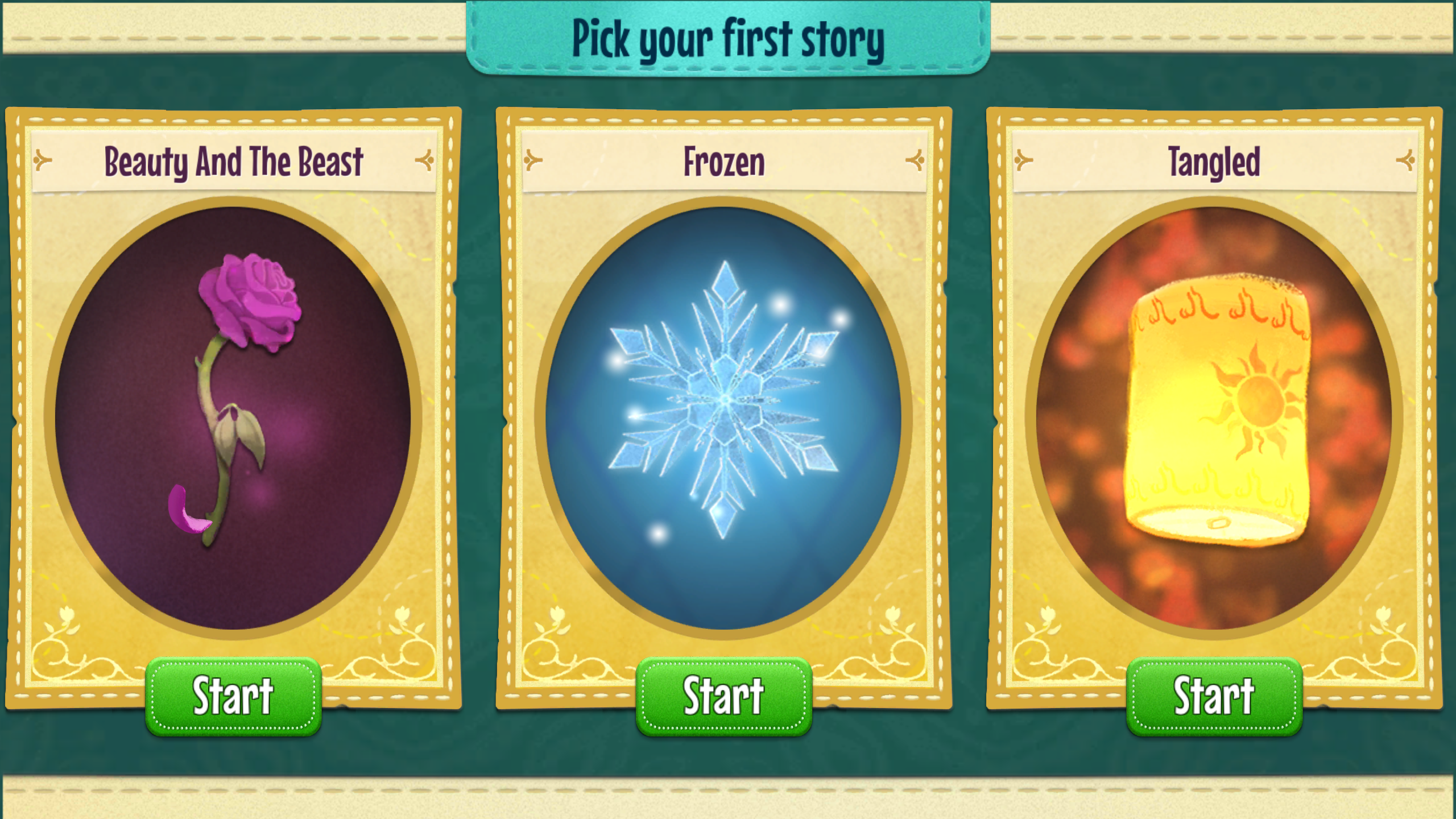Select the Tangled title label
This screenshot has width=1456, height=819.
1215,162
